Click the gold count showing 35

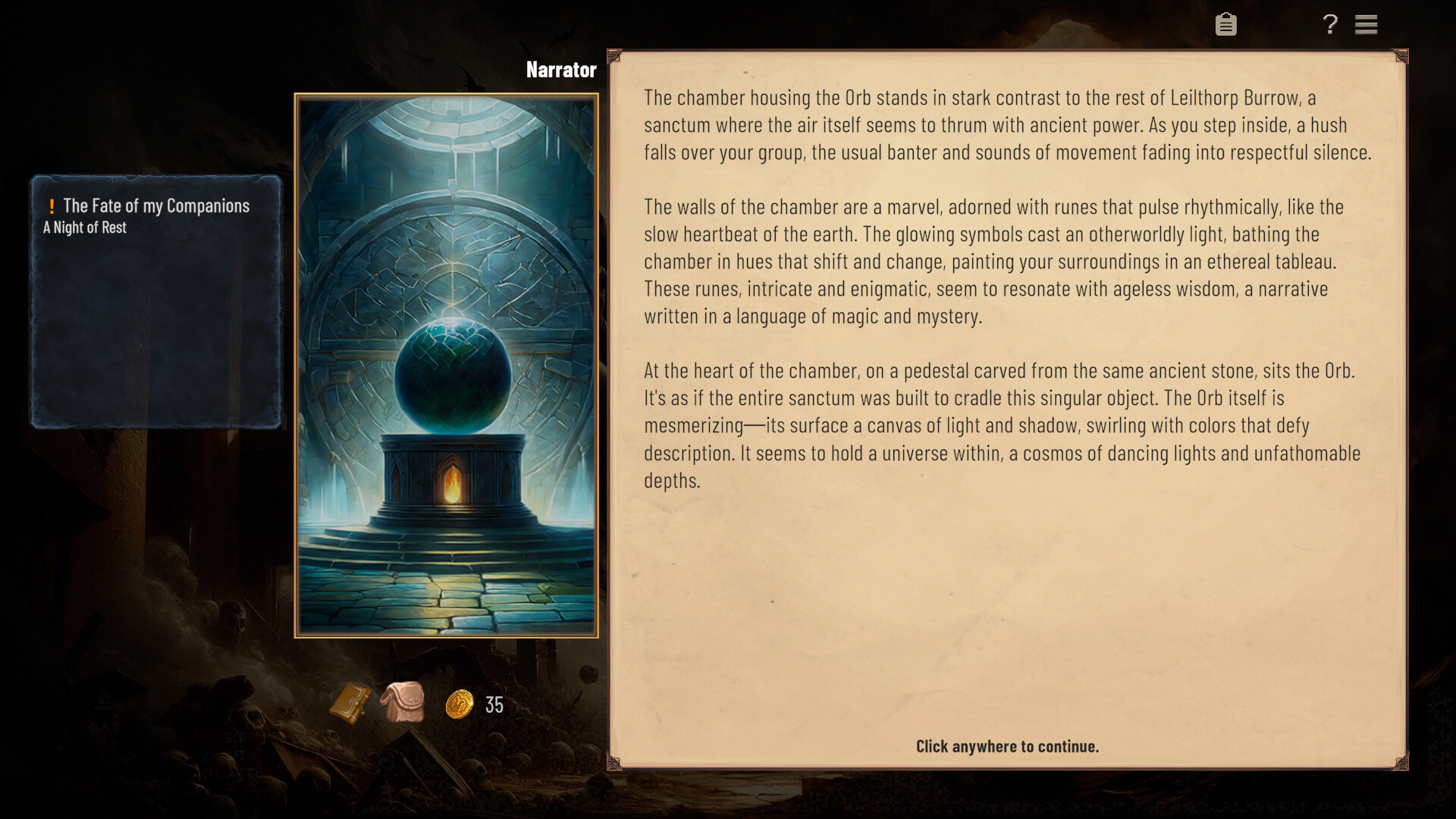[x=494, y=706]
